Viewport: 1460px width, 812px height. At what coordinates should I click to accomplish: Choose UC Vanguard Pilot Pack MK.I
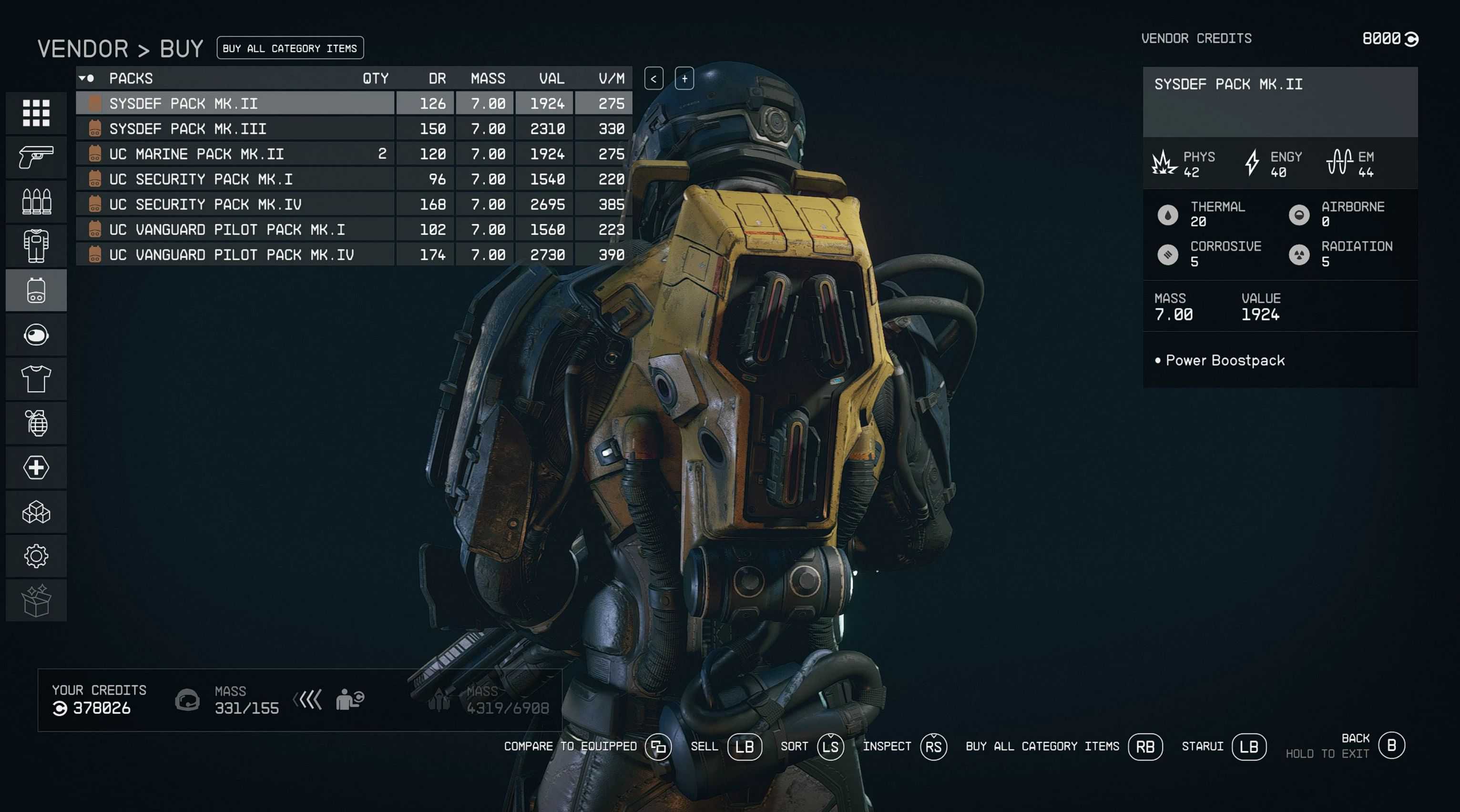pyautogui.click(x=235, y=230)
